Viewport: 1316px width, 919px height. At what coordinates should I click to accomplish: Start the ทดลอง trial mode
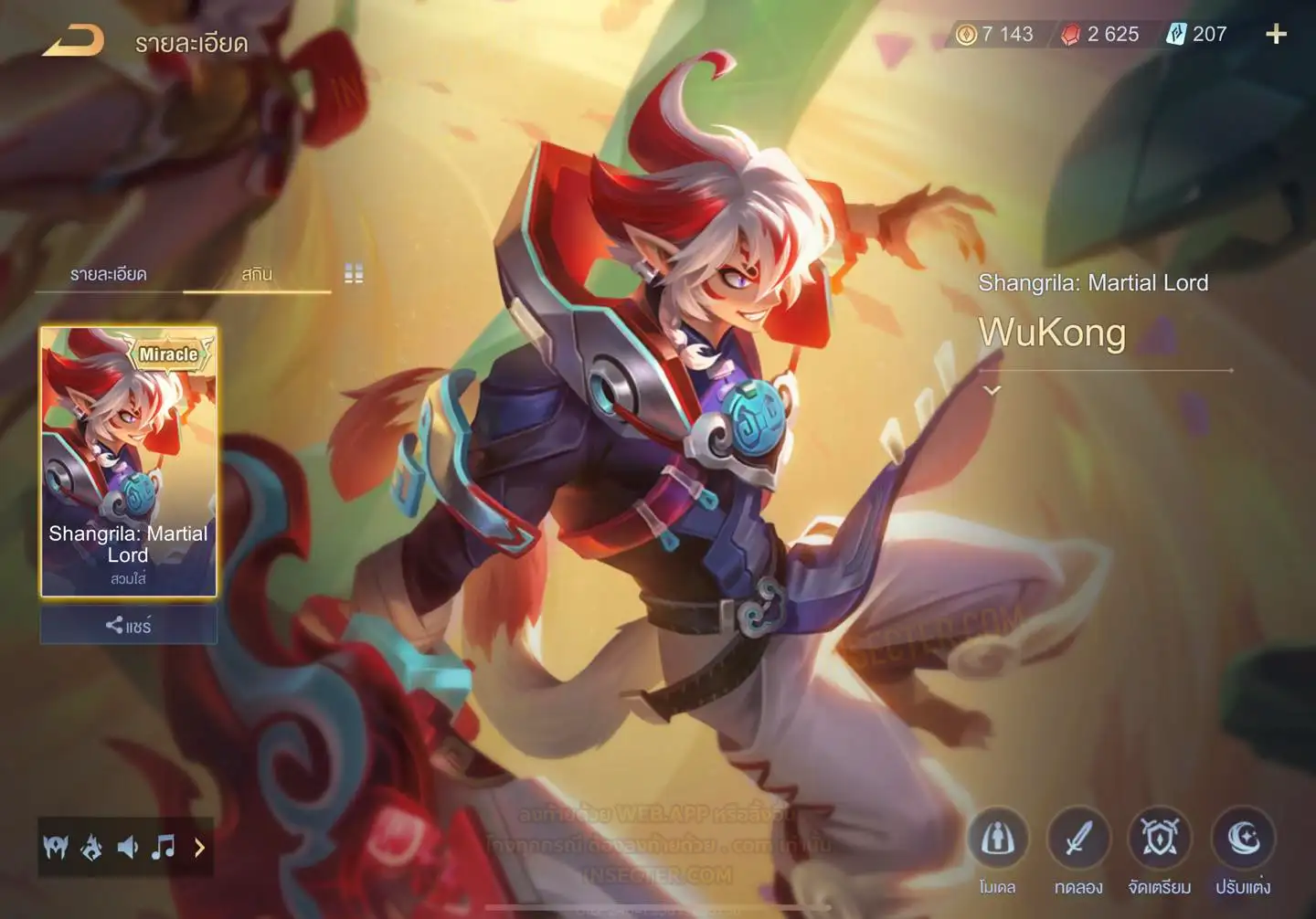1078,839
